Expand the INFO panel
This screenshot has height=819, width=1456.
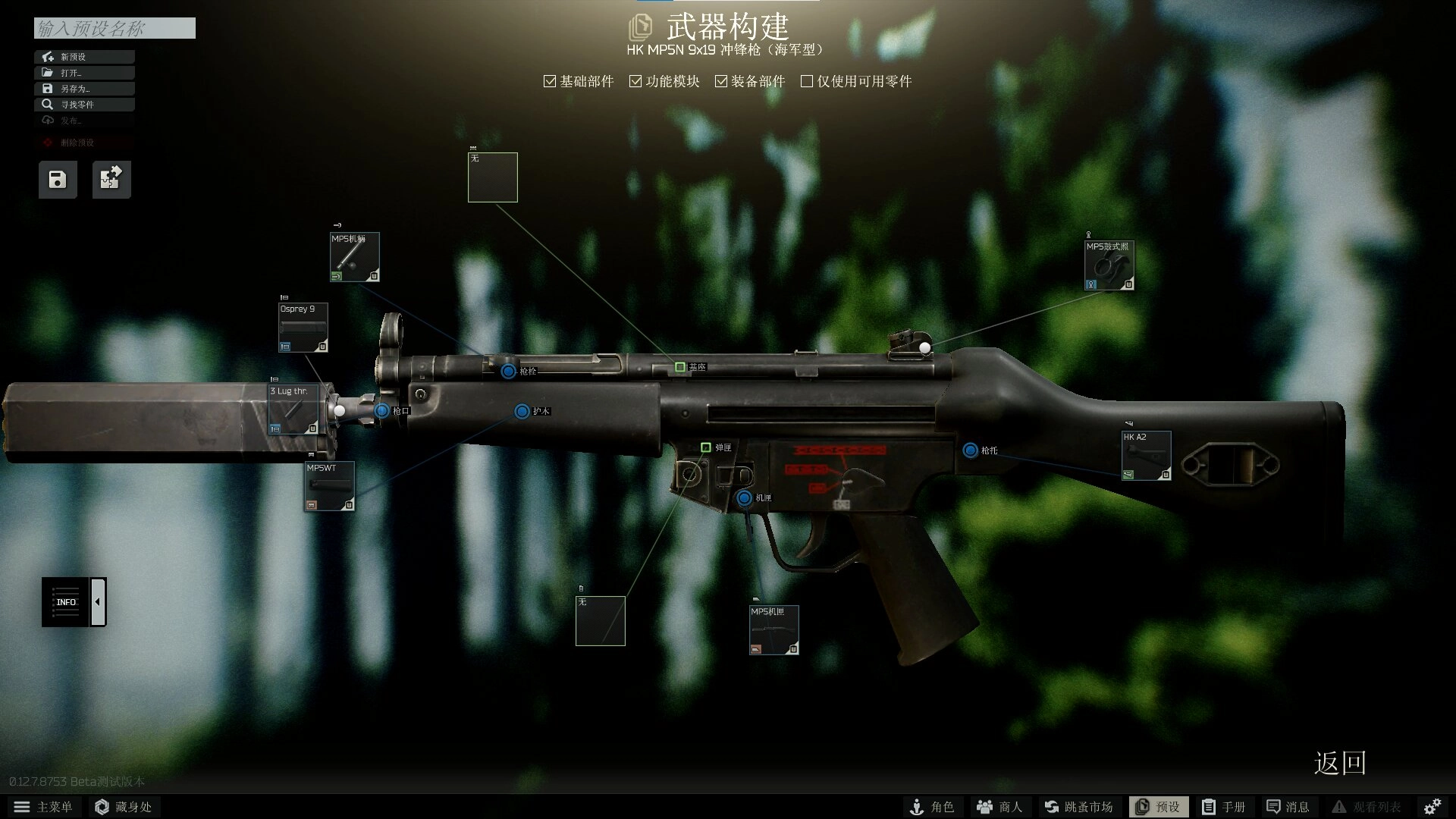(x=98, y=602)
